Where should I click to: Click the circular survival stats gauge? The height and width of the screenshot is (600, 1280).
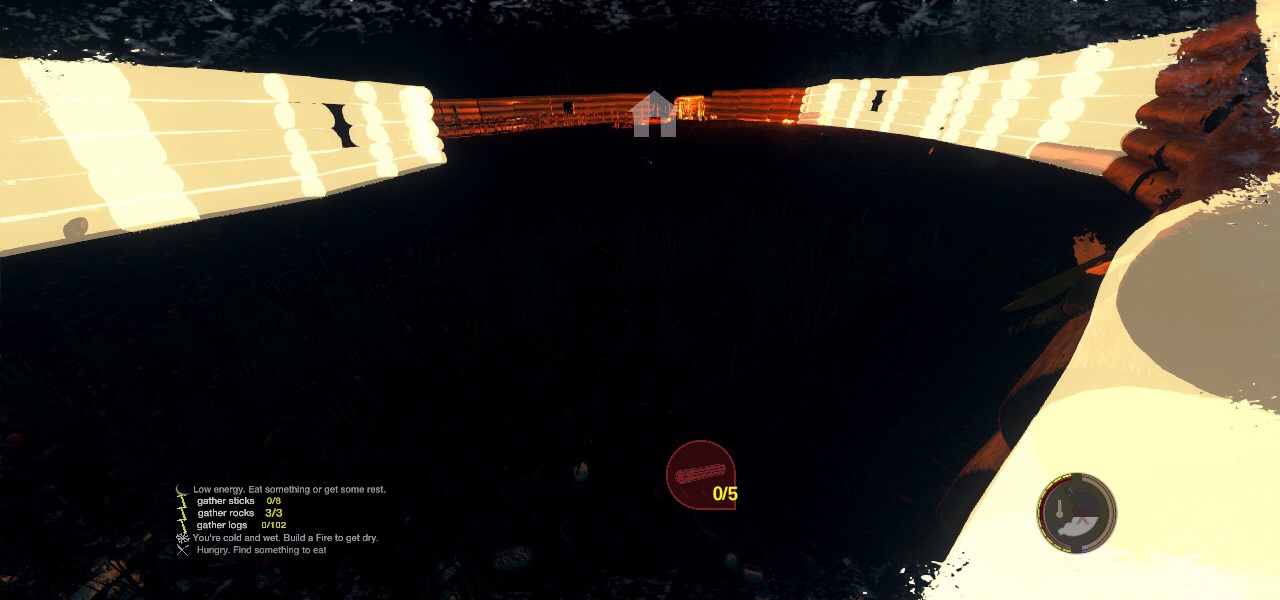[1076, 513]
